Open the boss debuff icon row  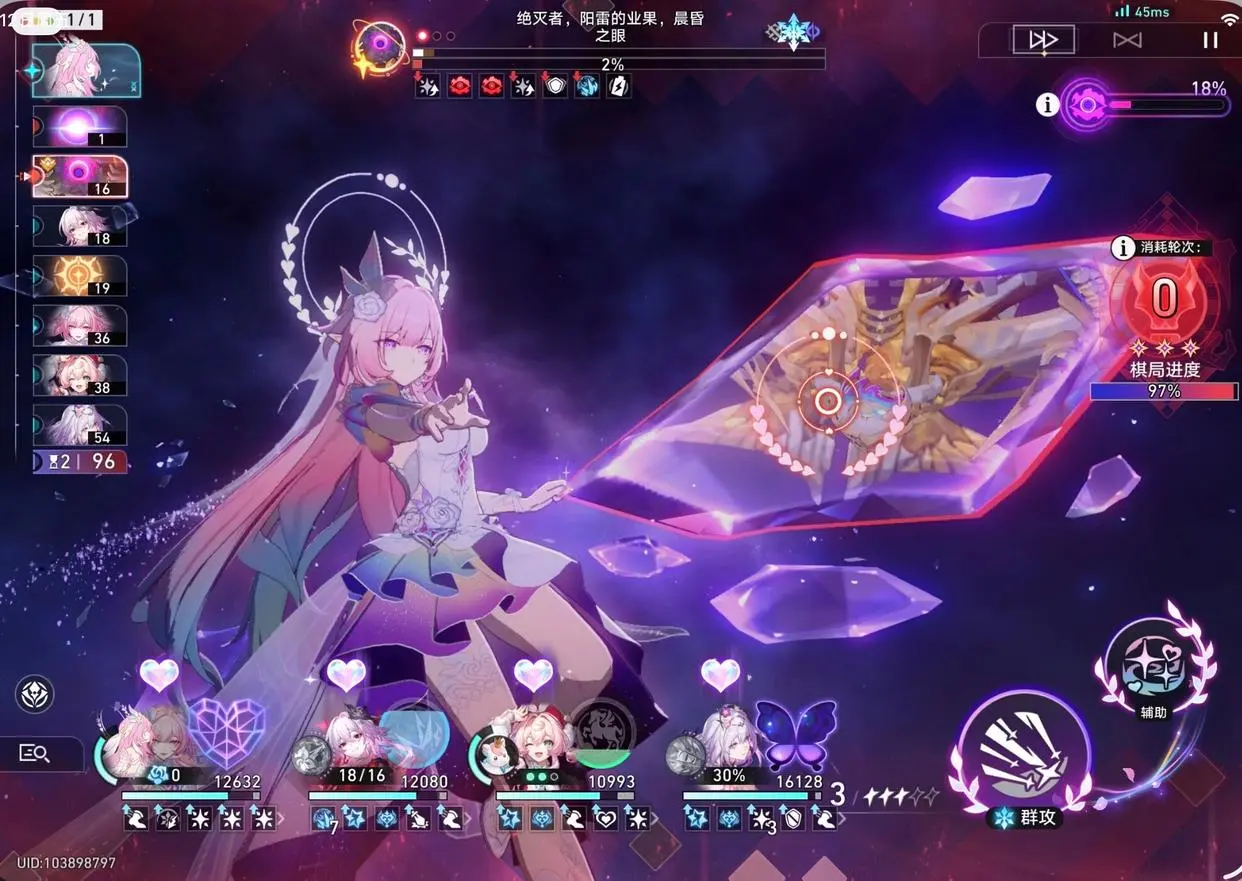tap(522, 87)
